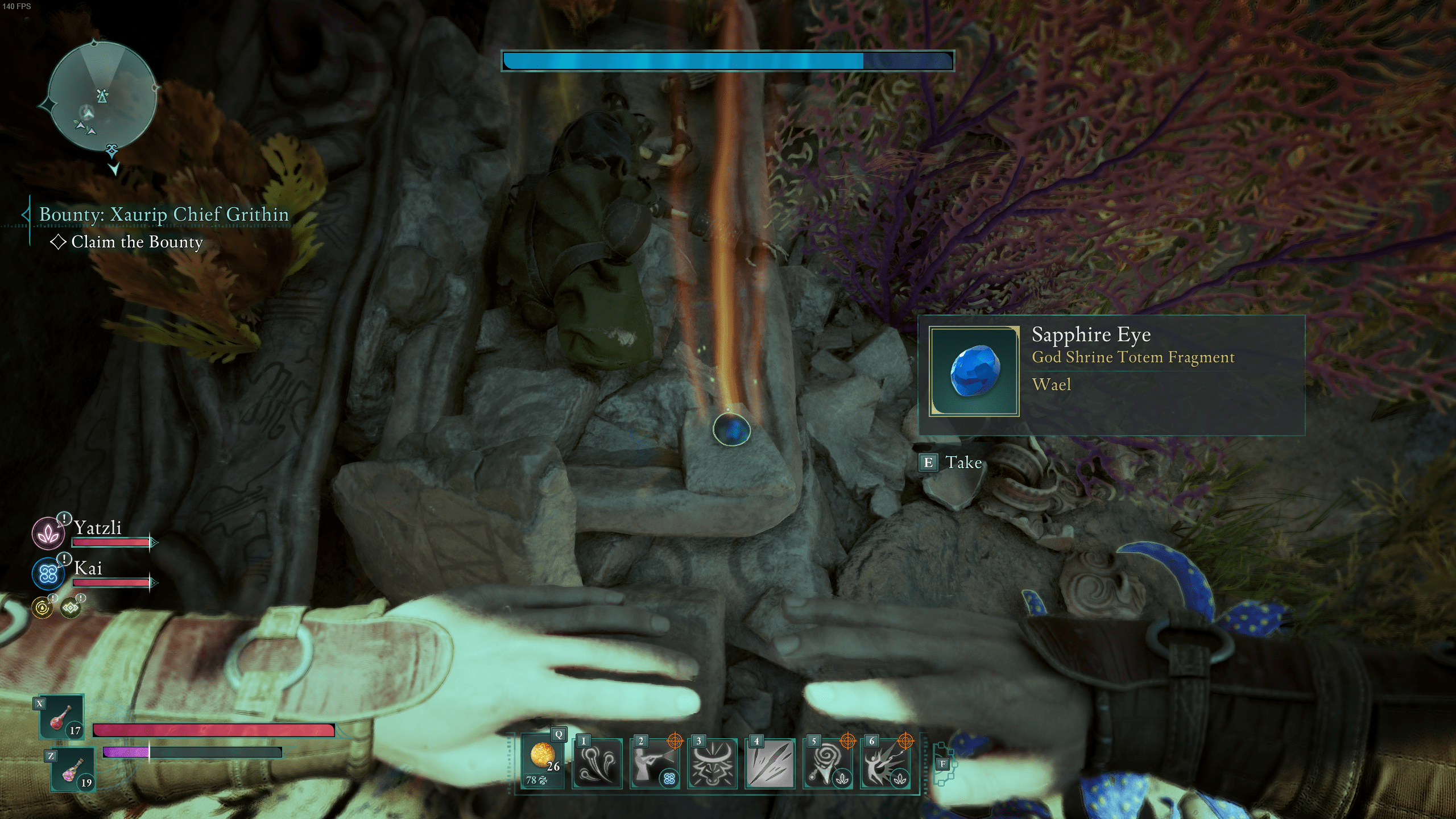Activate the bull head ability in slot 3
This screenshot has width=1456, height=819.
(x=712, y=764)
